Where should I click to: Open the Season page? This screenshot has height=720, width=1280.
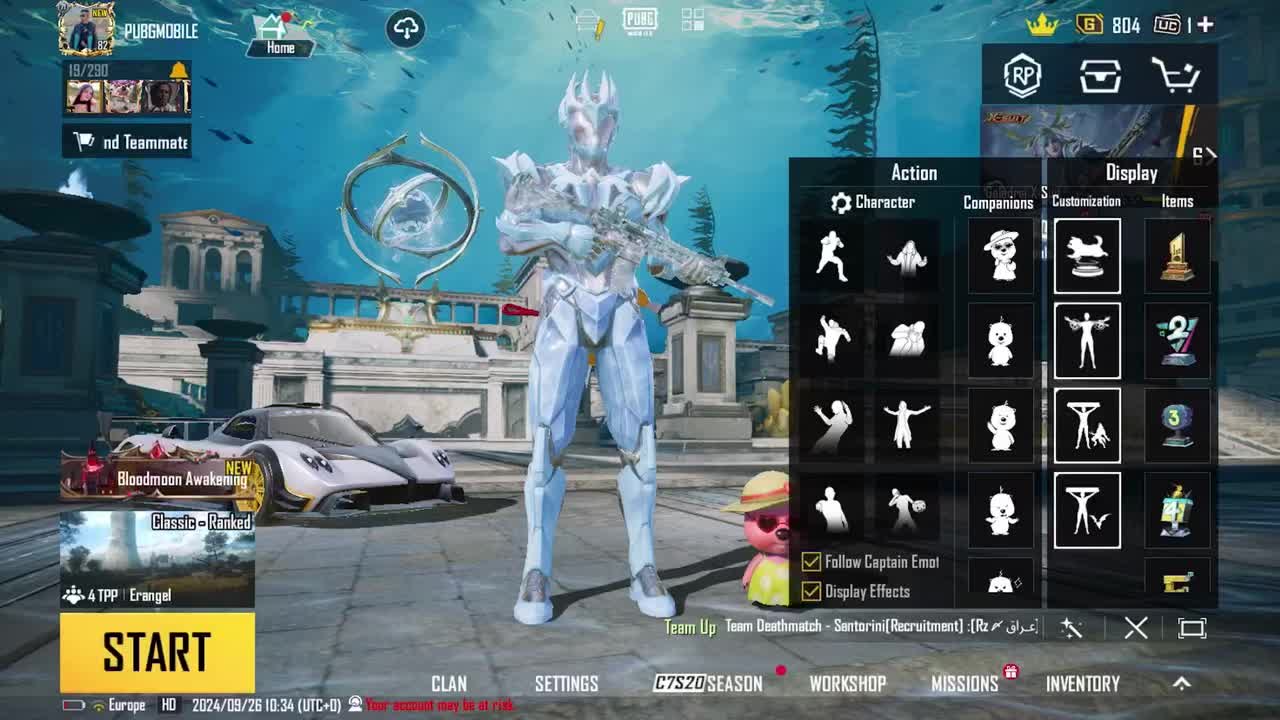pyautogui.click(x=708, y=684)
